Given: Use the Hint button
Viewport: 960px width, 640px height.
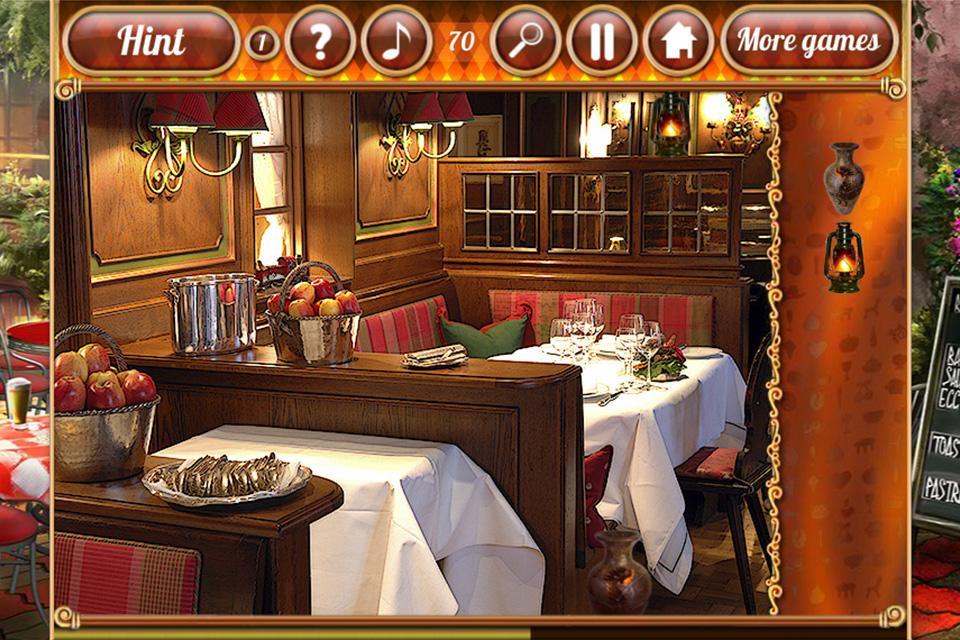Looking at the screenshot, I should point(151,41).
